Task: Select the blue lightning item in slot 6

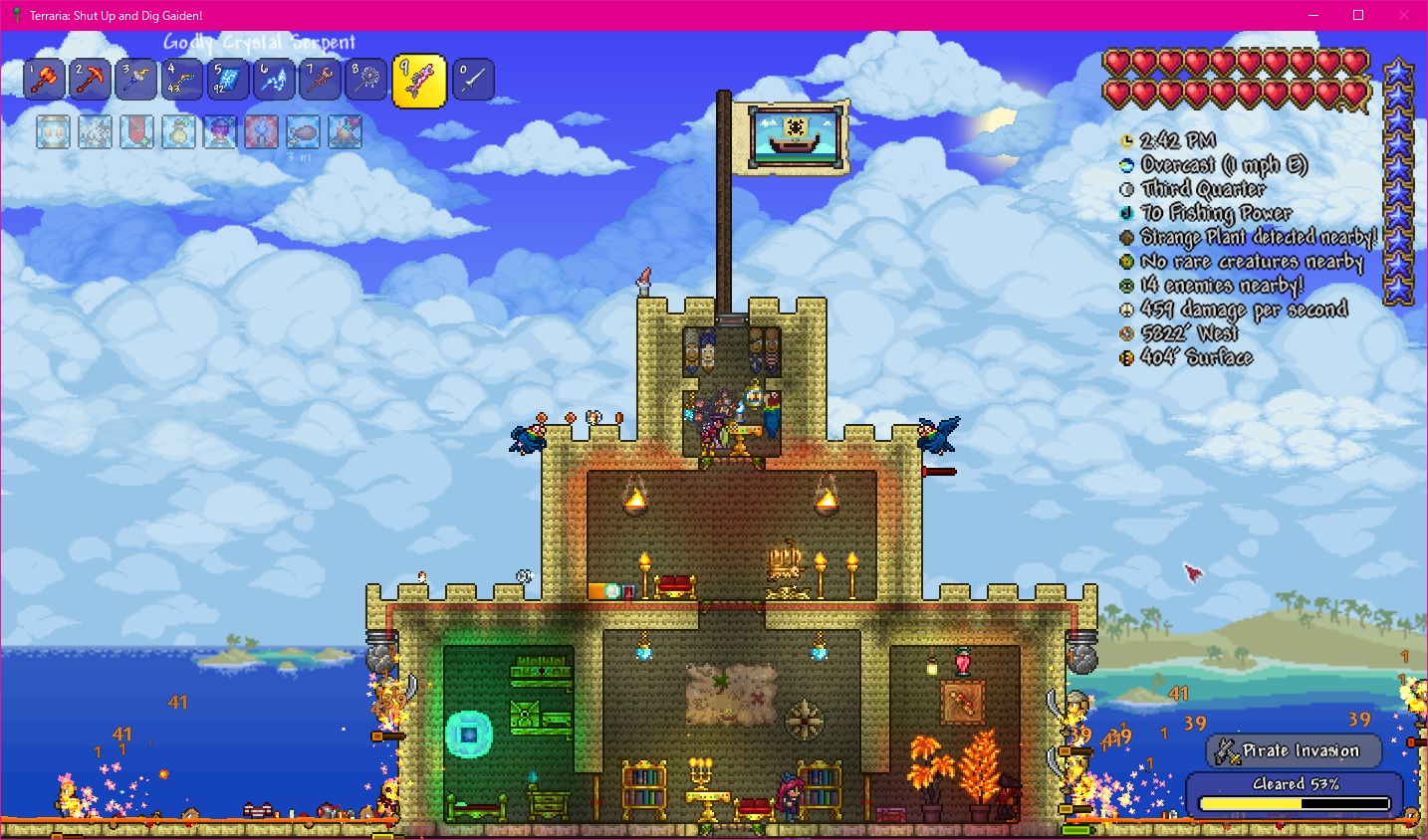Action: pos(274,80)
